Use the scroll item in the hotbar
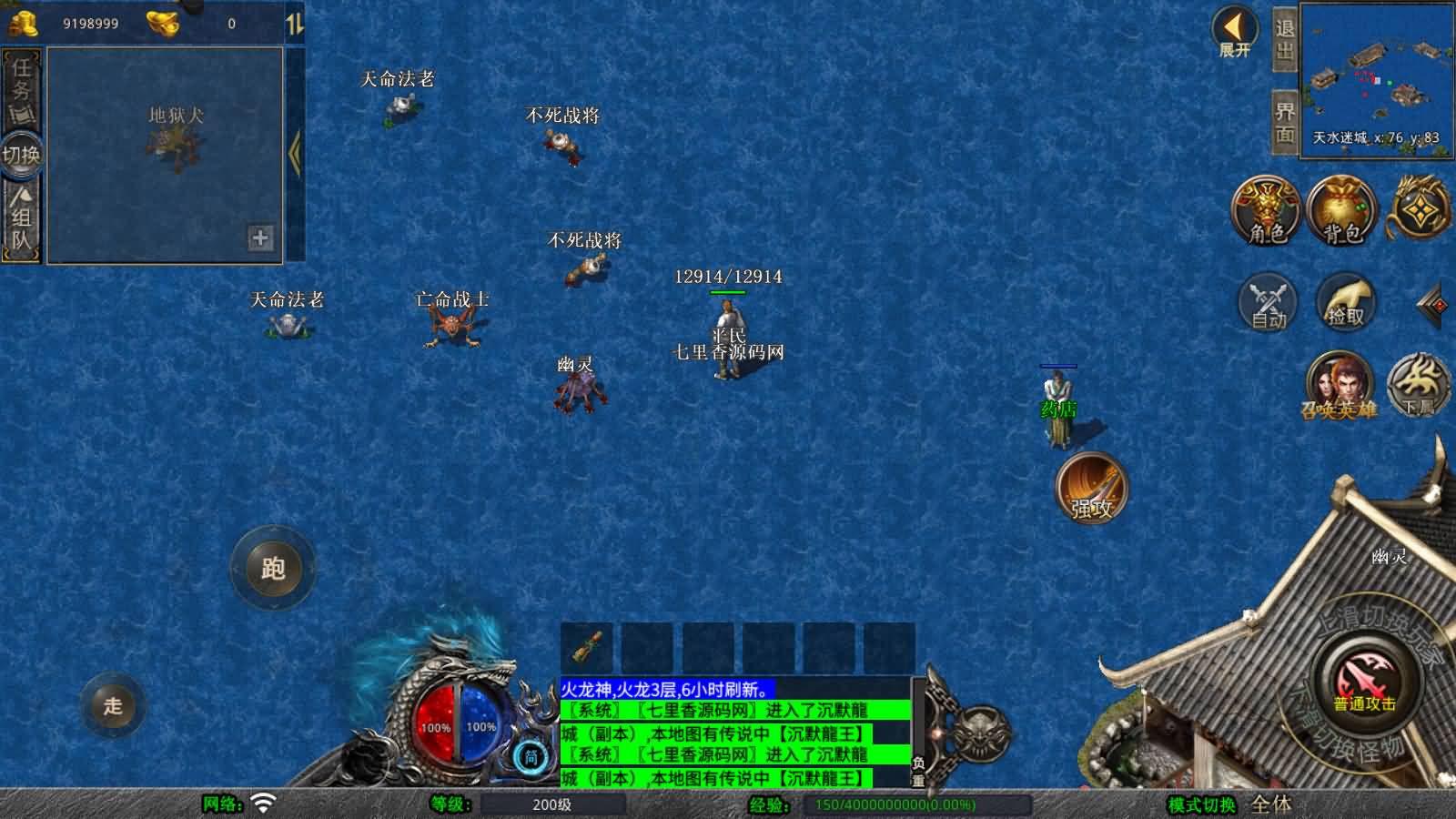Screen dimensions: 1456x819 587,648
